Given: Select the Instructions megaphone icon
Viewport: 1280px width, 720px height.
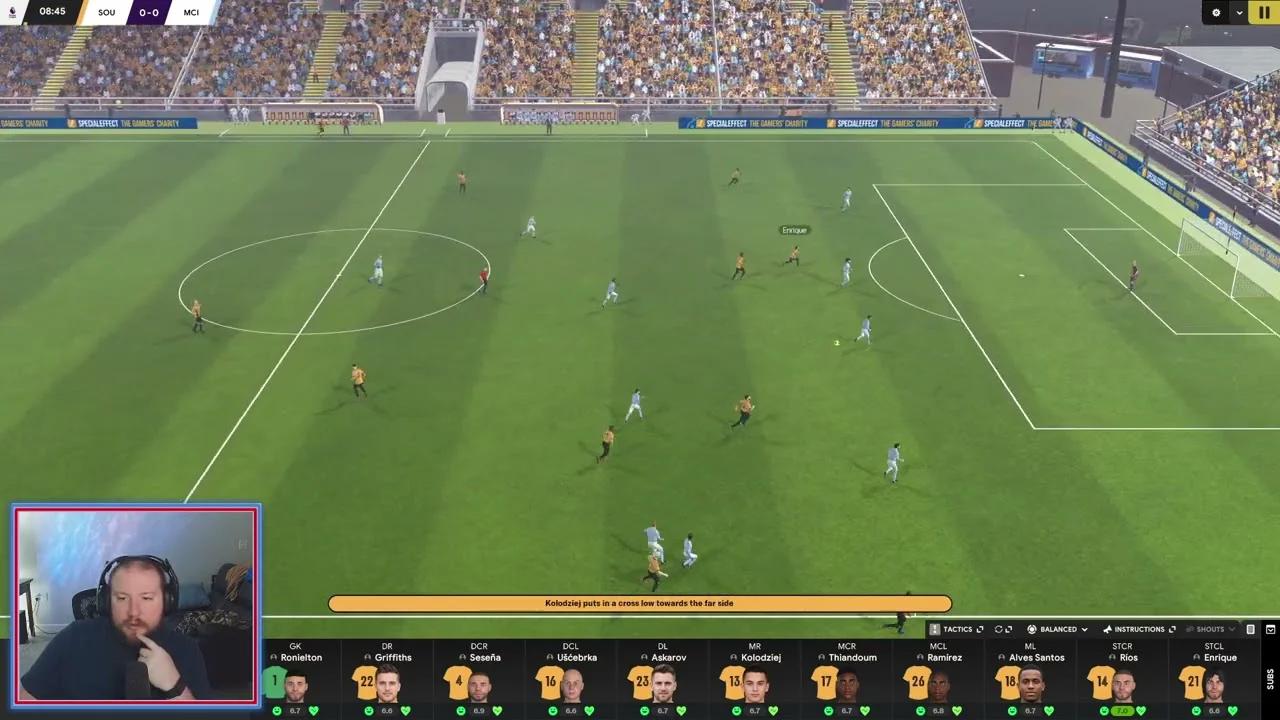Looking at the screenshot, I should coord(1108,629).
